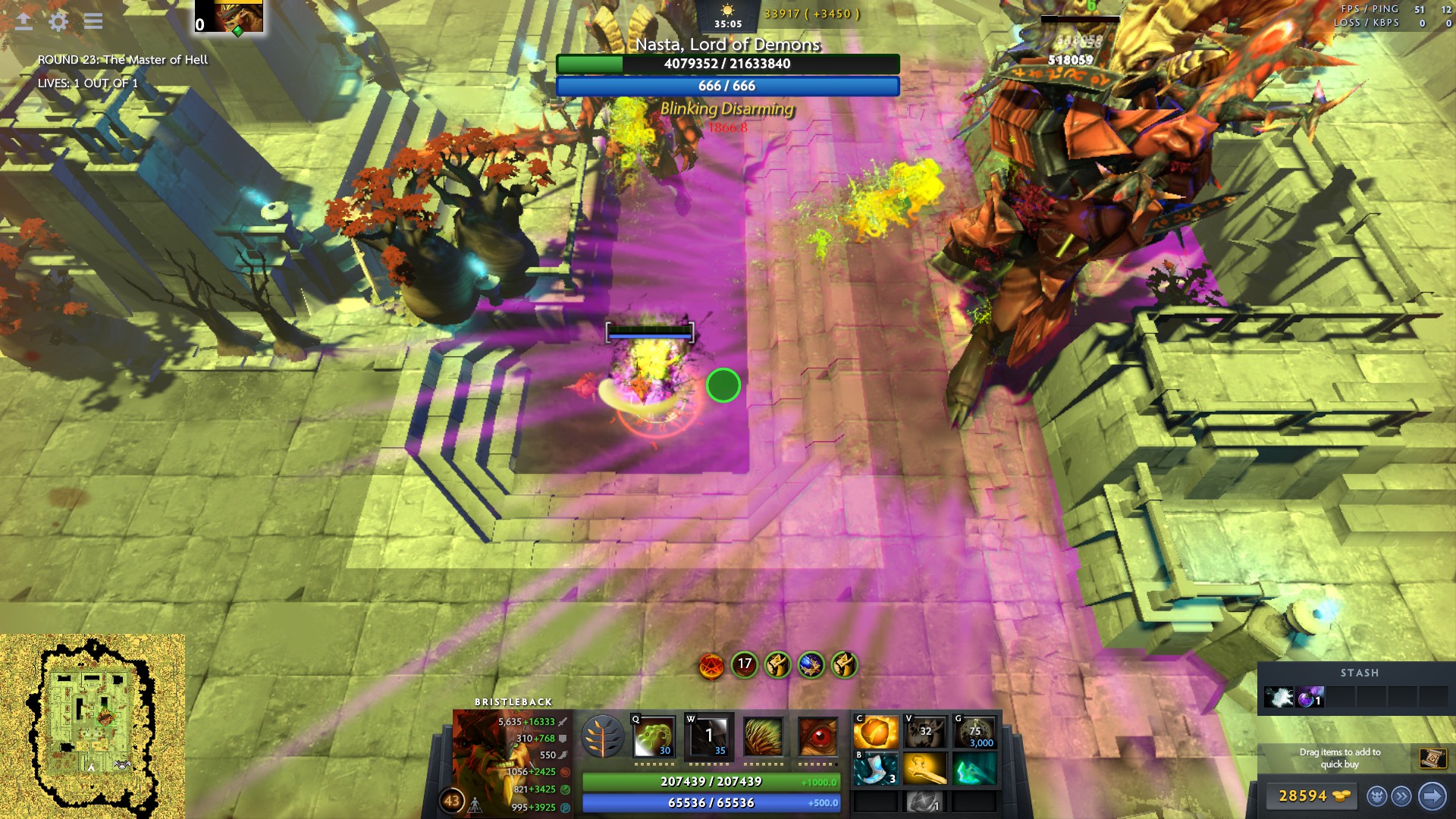Click the Town Portal Scroll quick-buy icon
This screenshot has height=819, width=1456.
1432,758
